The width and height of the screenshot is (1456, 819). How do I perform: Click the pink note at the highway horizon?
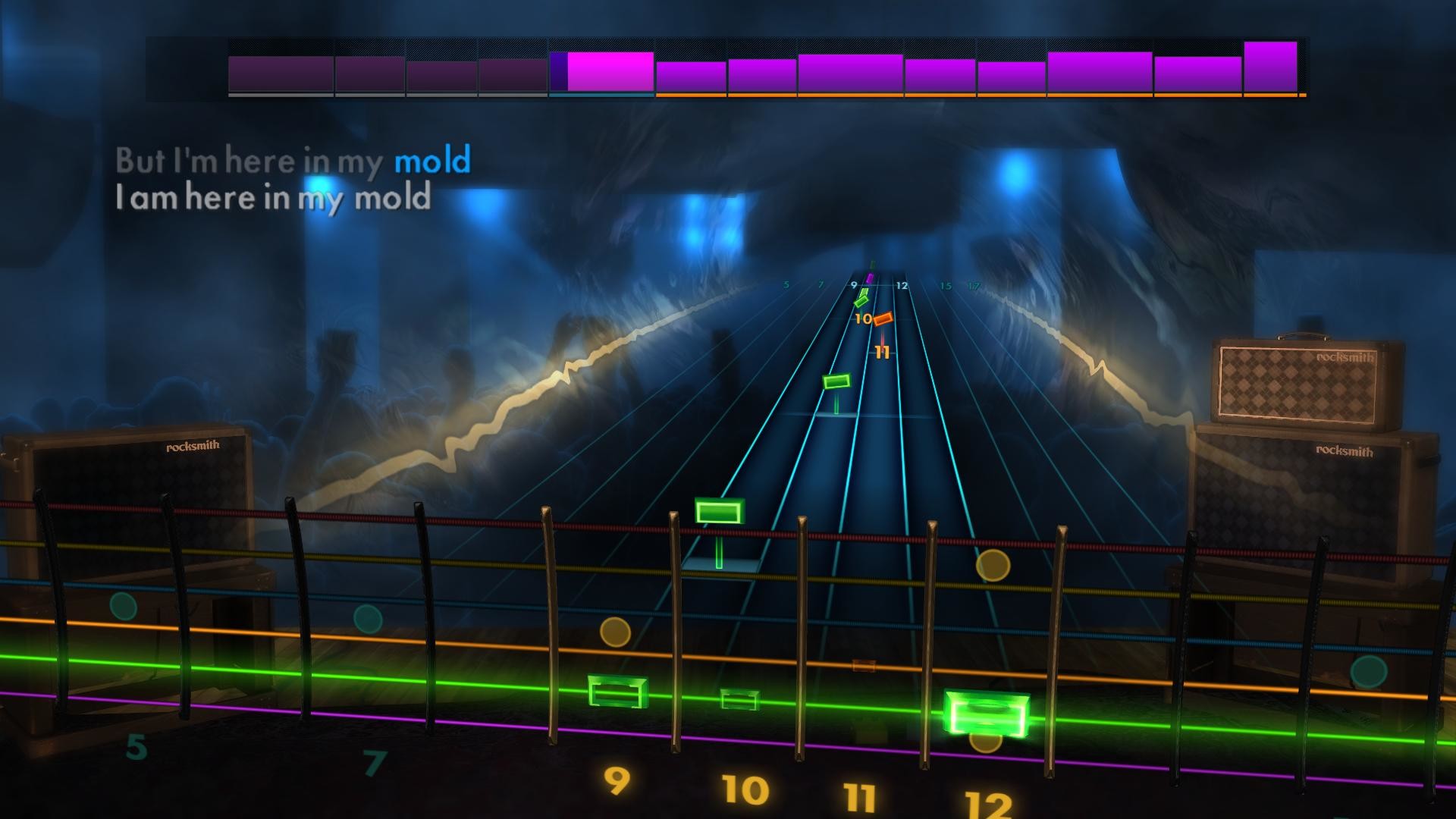click(871, 277)
